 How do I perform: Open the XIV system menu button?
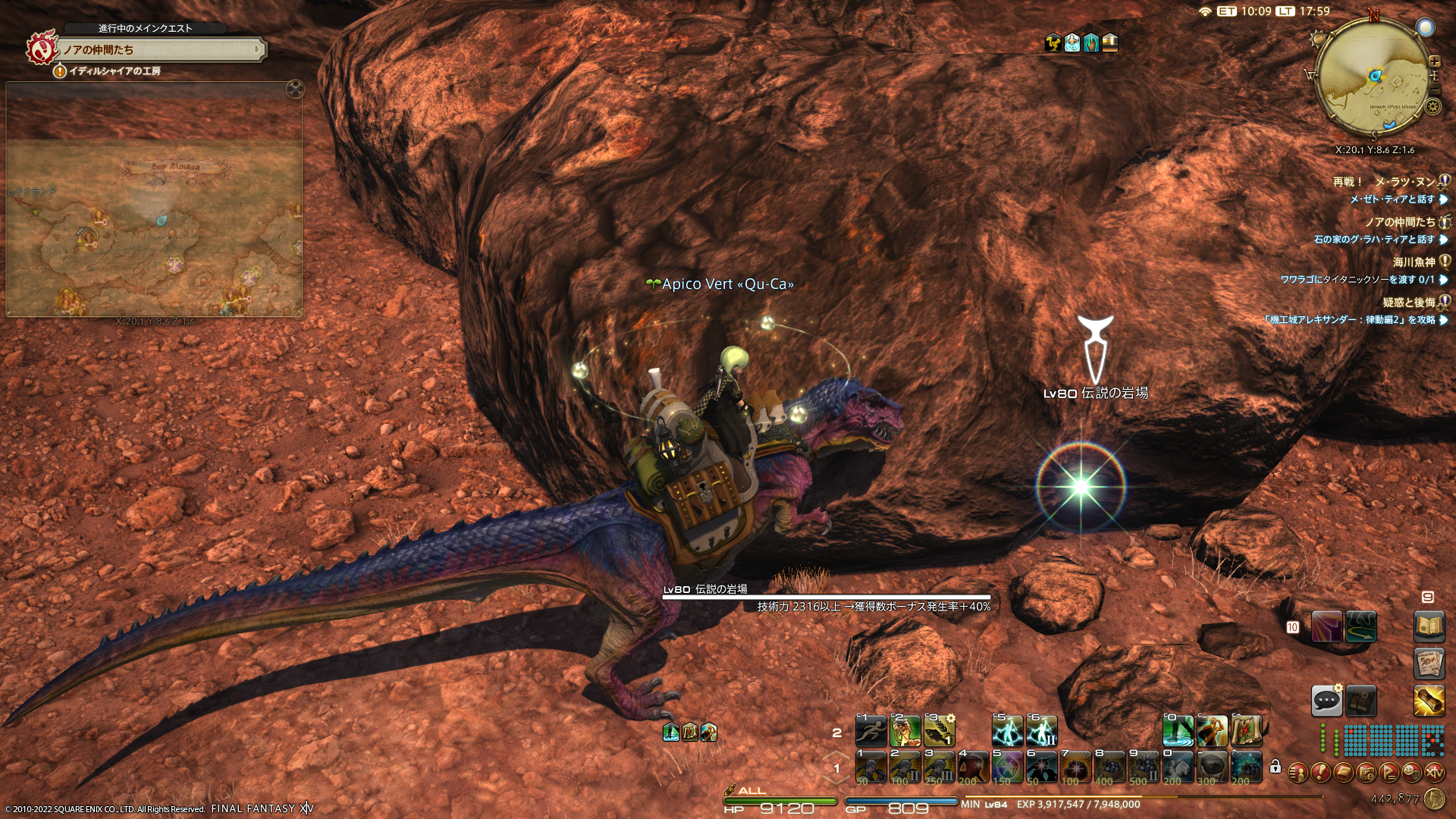(x=1434, y=773)
